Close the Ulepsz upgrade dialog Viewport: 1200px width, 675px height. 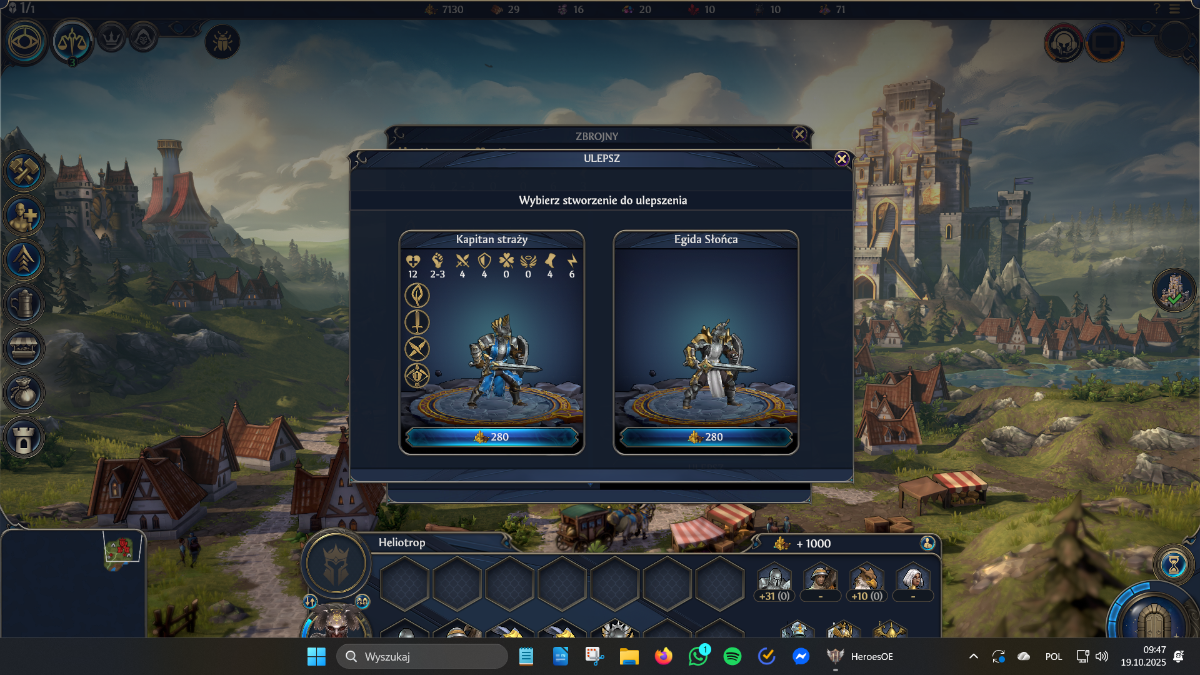(x=842, y=159)
